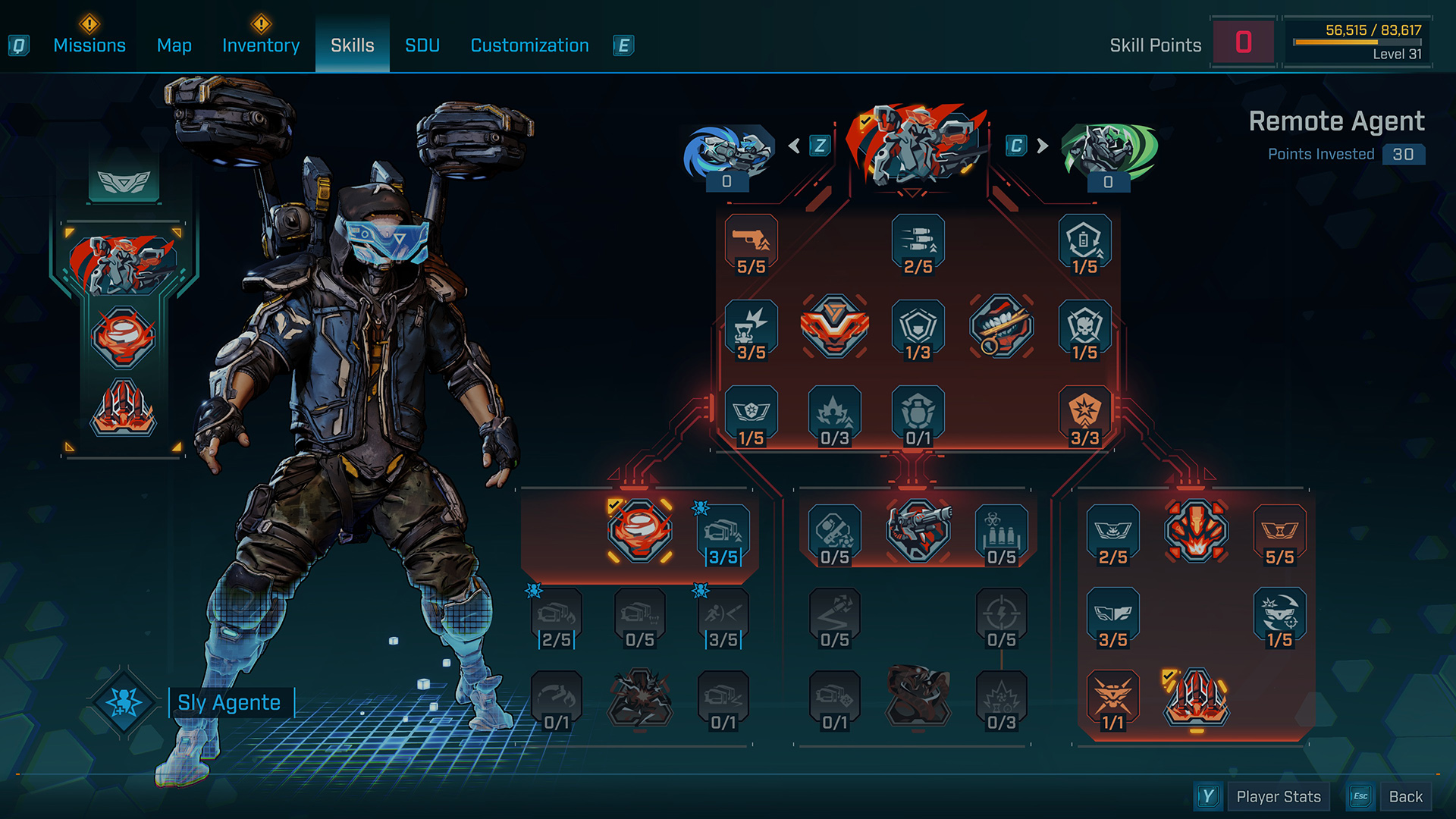Select the skull shield skill showing 1/5
This screenshot has width=1456, height=819.
point(1084,328)
